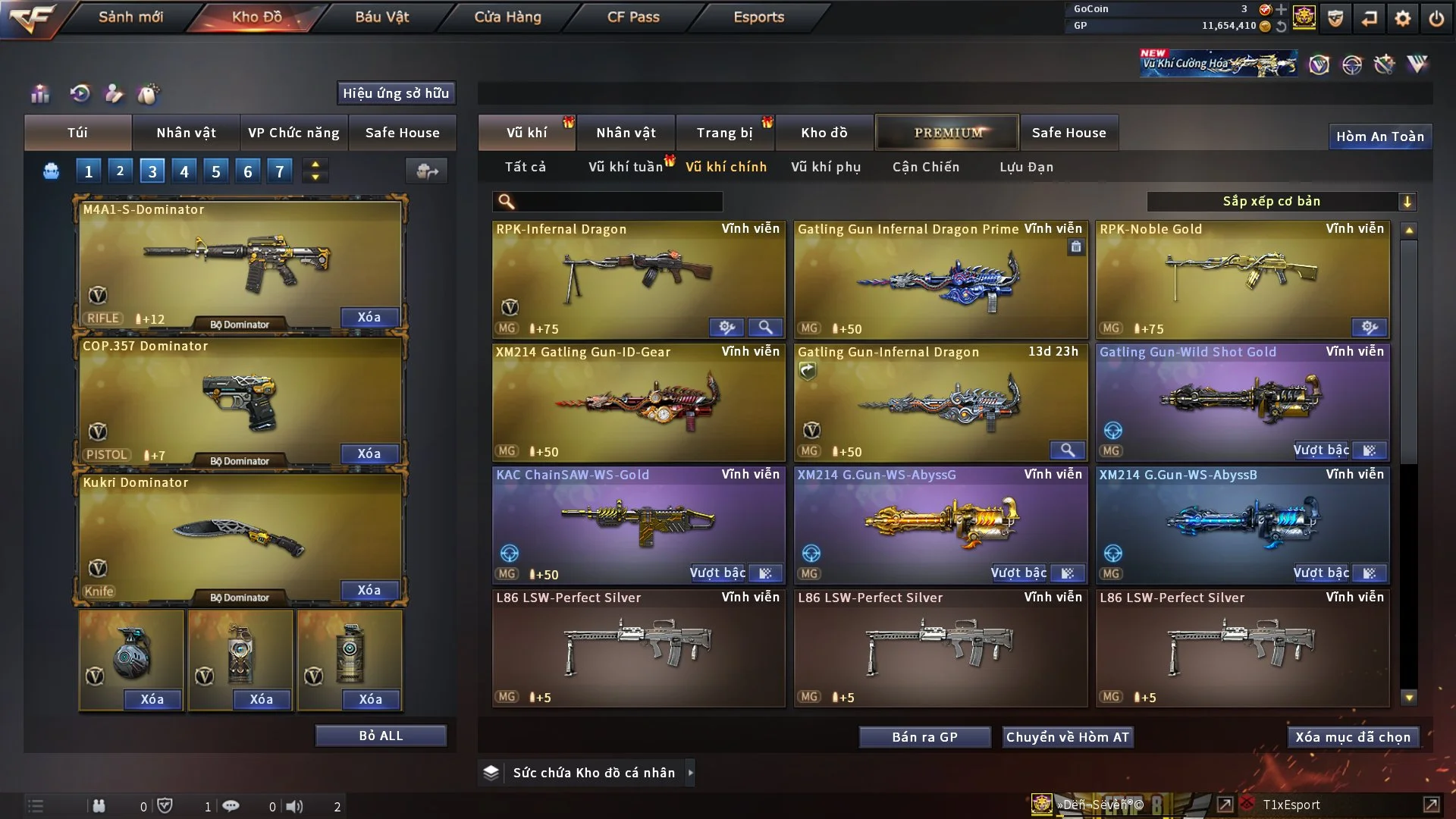
Task: Show the Cận Chiến melee category
Action: tap(925, 167)
